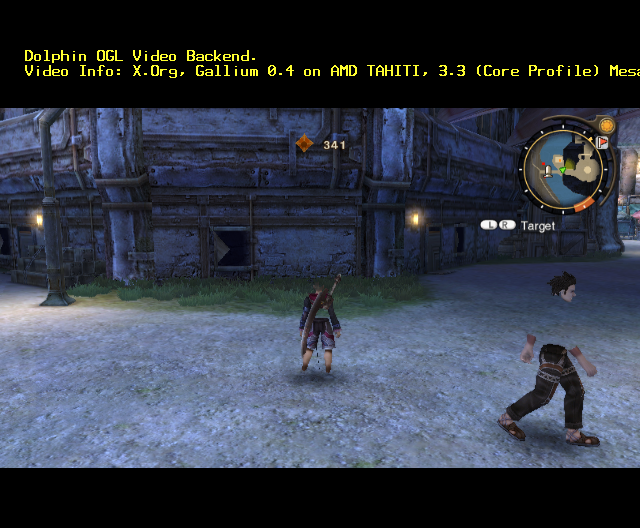Click the orange diamond destination marker
This screenshot has height=528, width=640.
click(305, 144)
